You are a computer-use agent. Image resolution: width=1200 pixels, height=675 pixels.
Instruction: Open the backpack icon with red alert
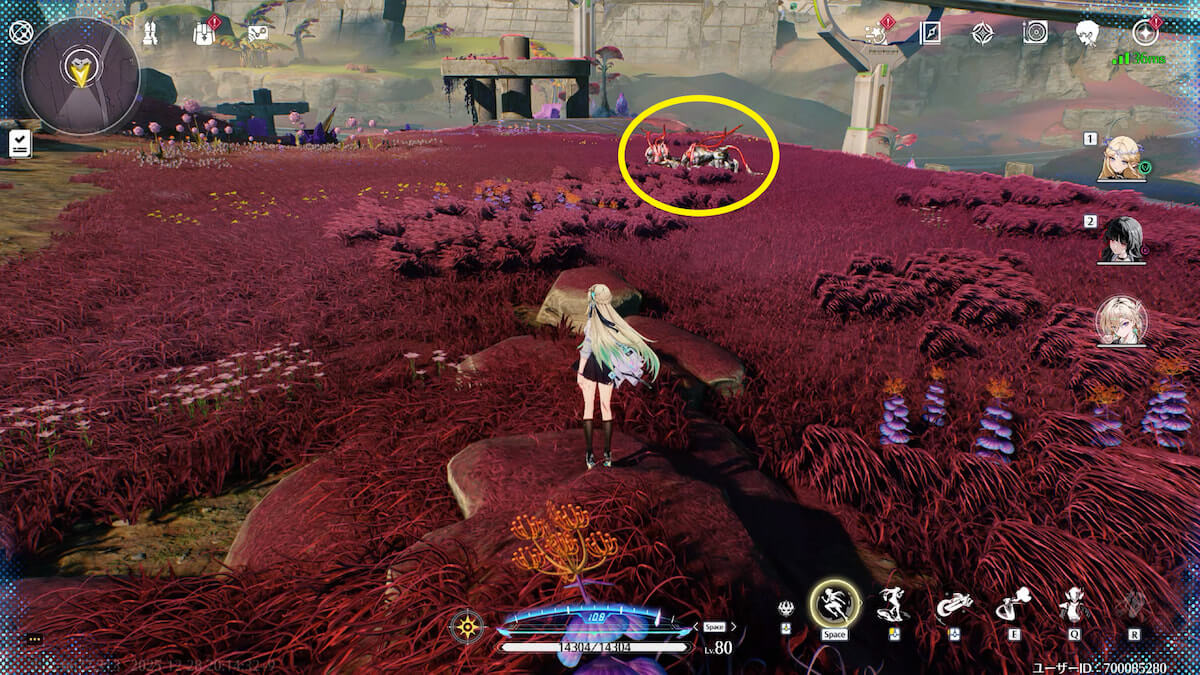coord(203,33)
